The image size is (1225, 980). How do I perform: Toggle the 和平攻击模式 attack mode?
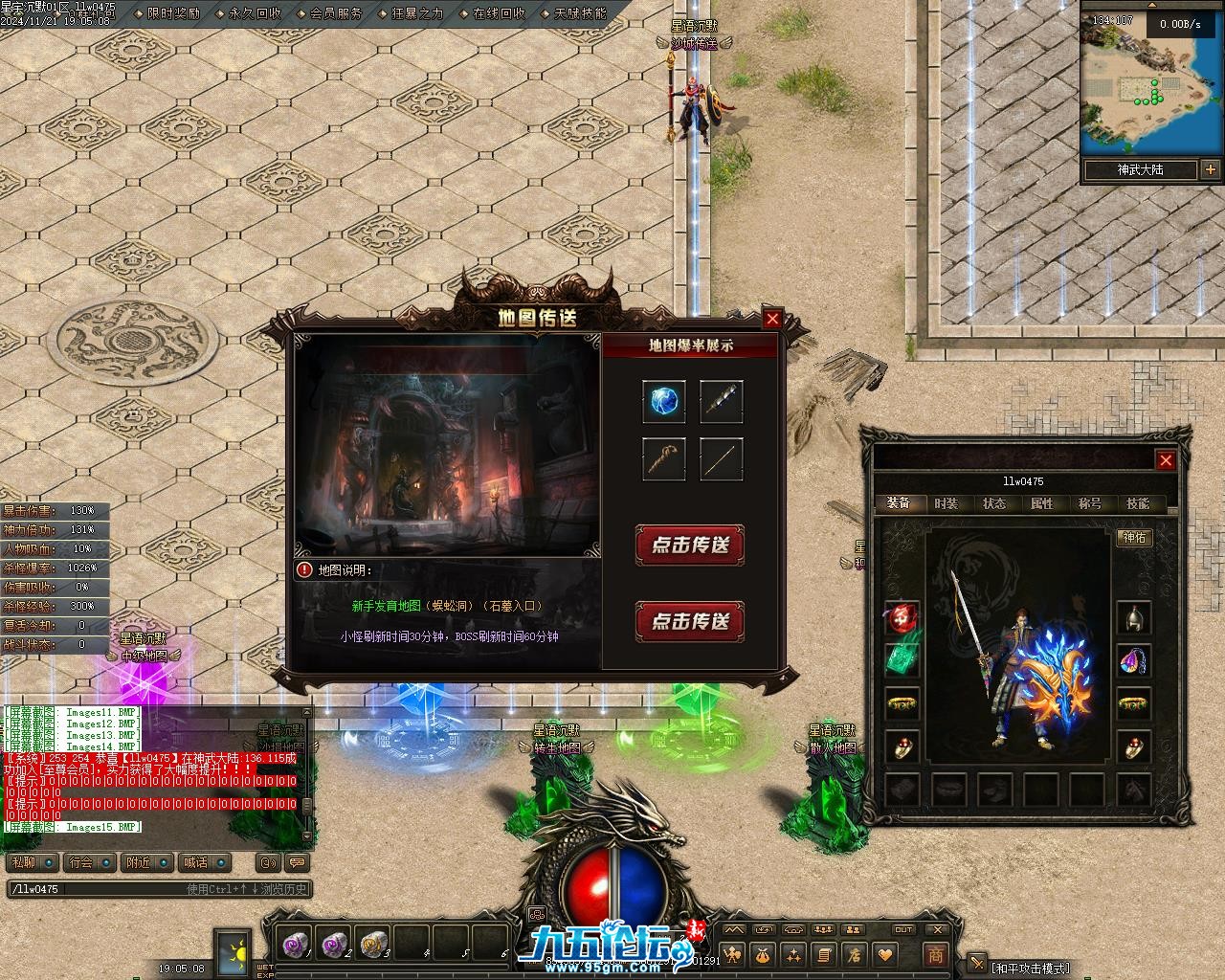point(1030,969)
